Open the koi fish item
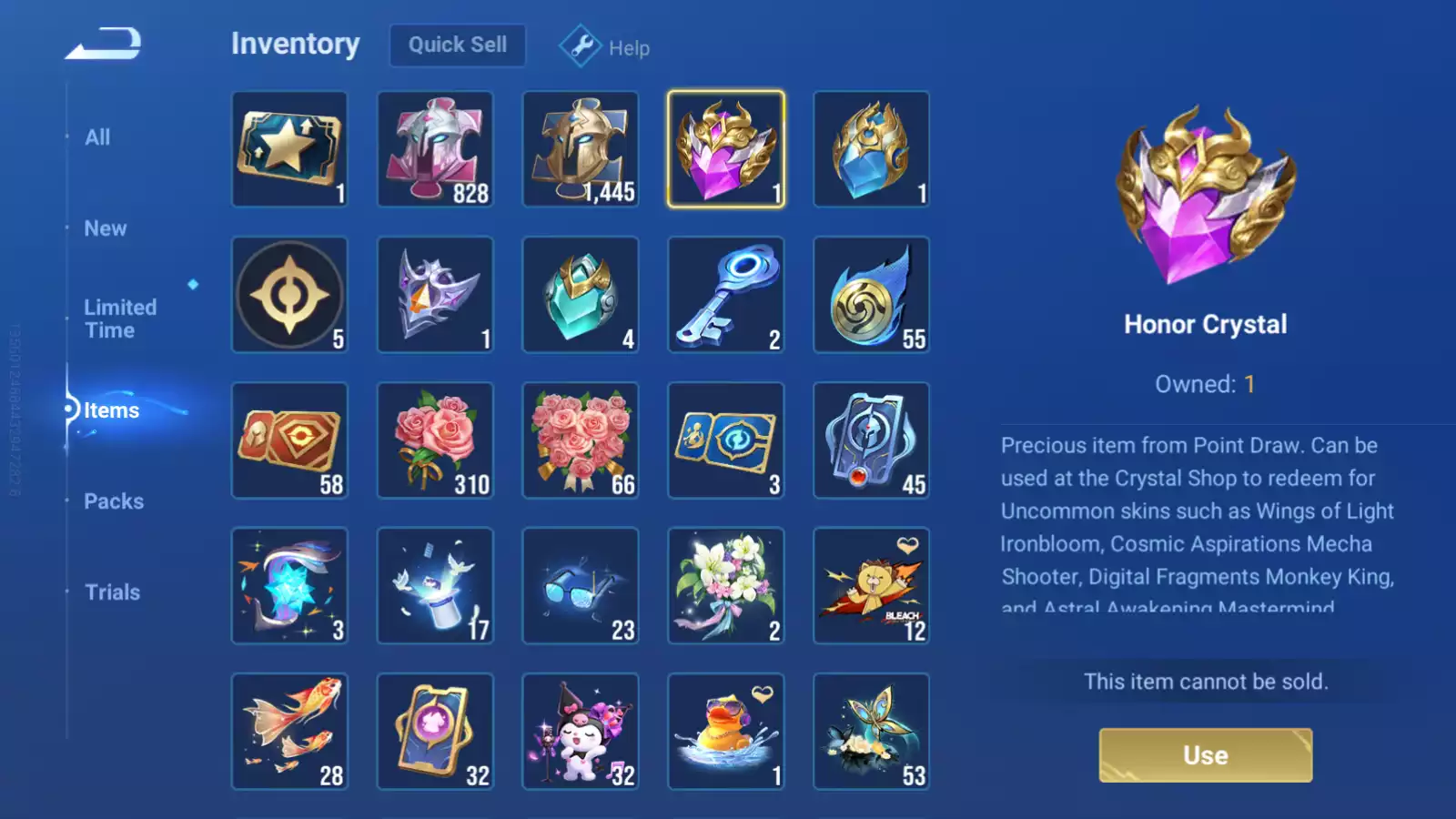This screenshot has width=1456, height=819. [x=289, y=731]
